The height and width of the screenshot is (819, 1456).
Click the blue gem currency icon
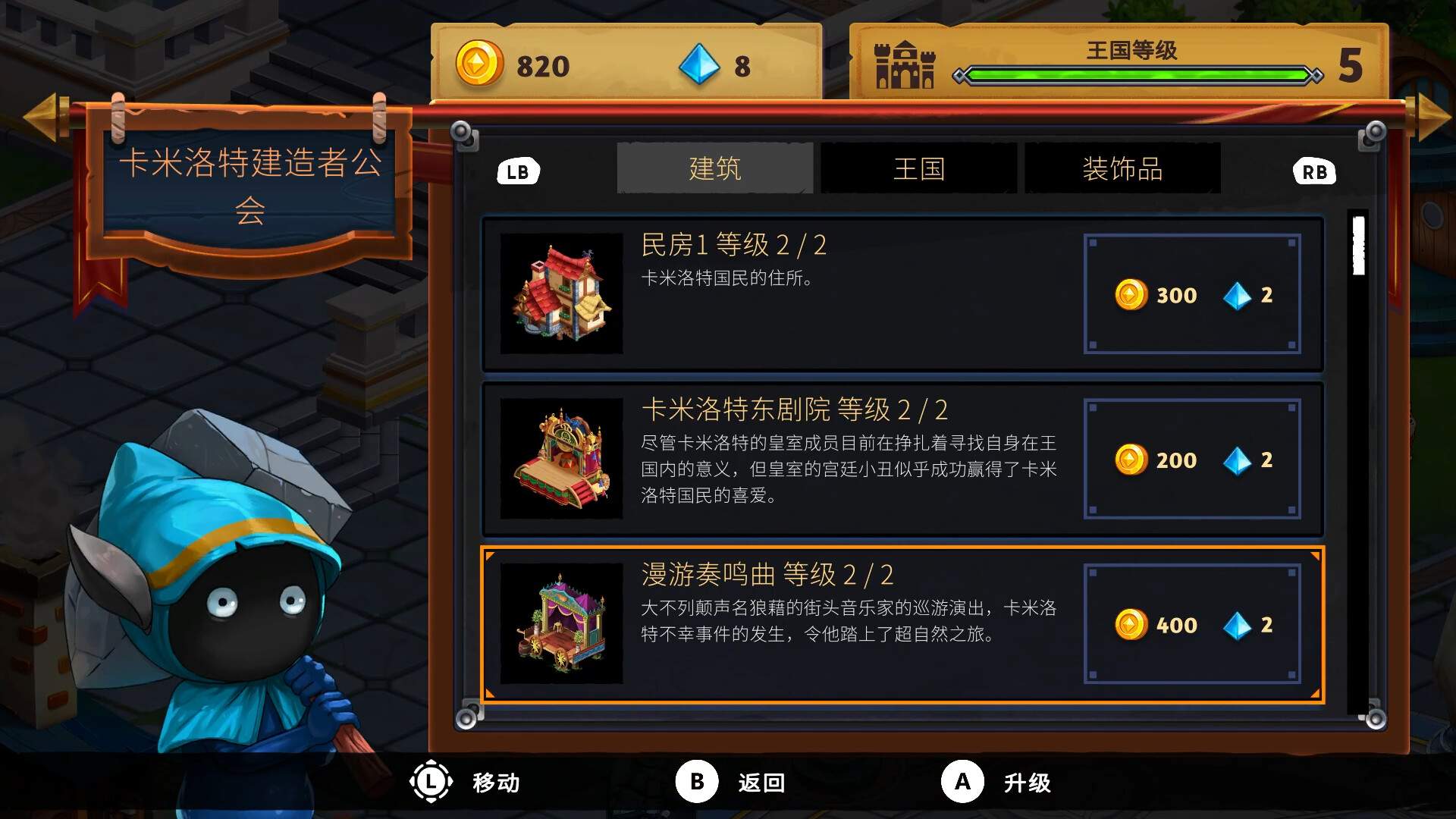click(x=701, y=65)
